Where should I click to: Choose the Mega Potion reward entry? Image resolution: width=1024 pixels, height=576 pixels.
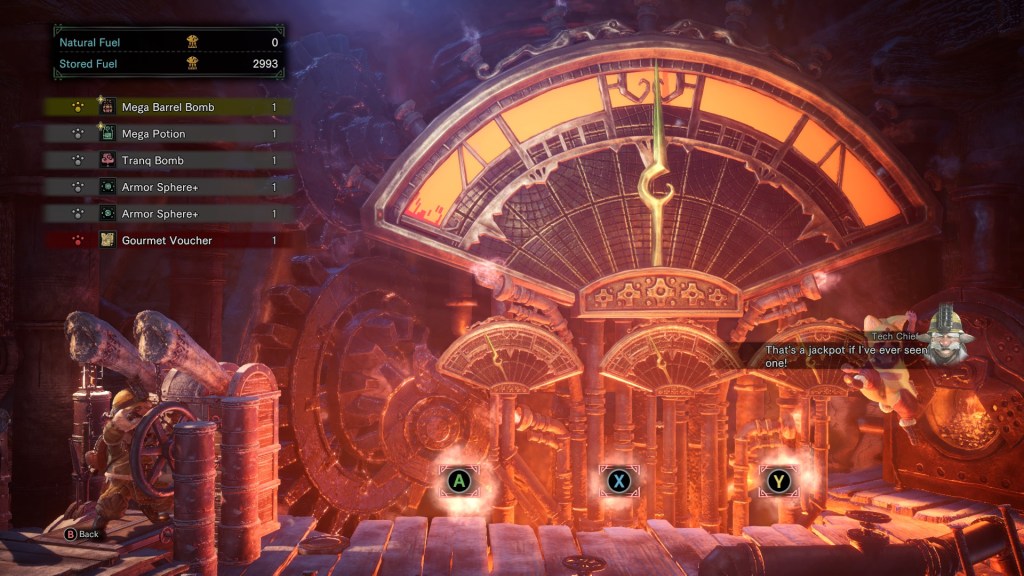click(168, 134)
